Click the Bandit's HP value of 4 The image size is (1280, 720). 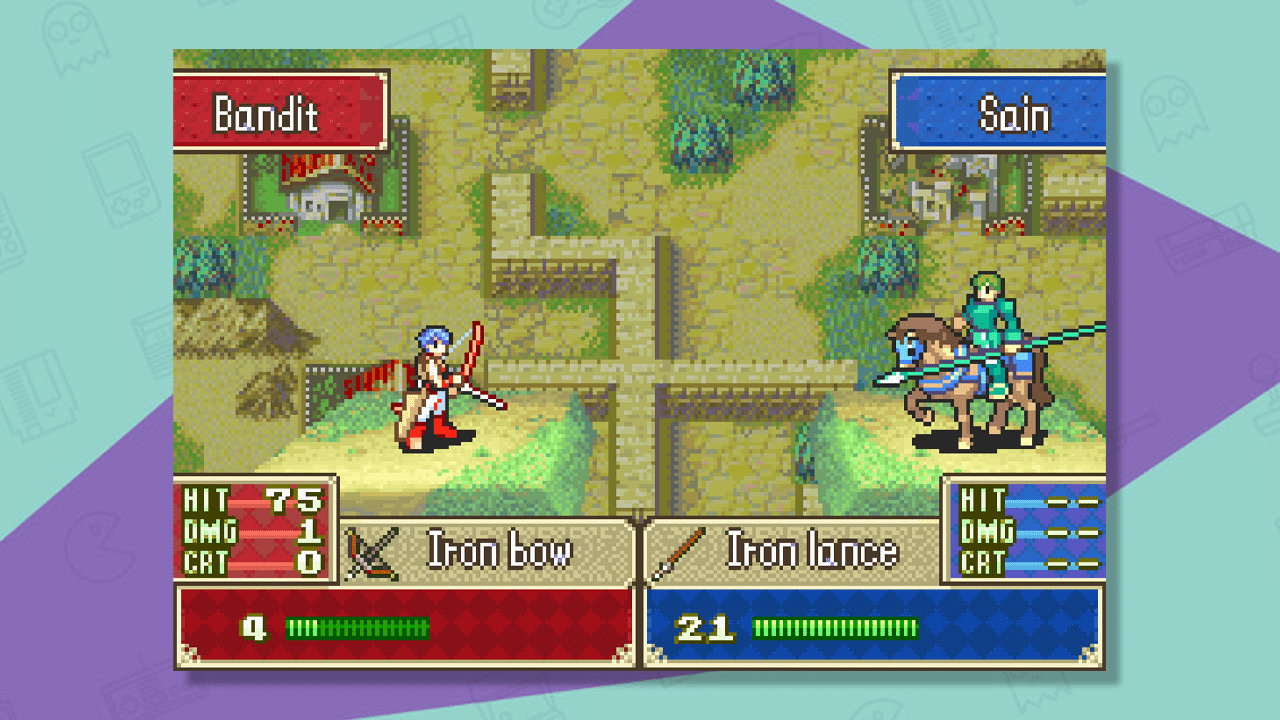coord(254,628)
